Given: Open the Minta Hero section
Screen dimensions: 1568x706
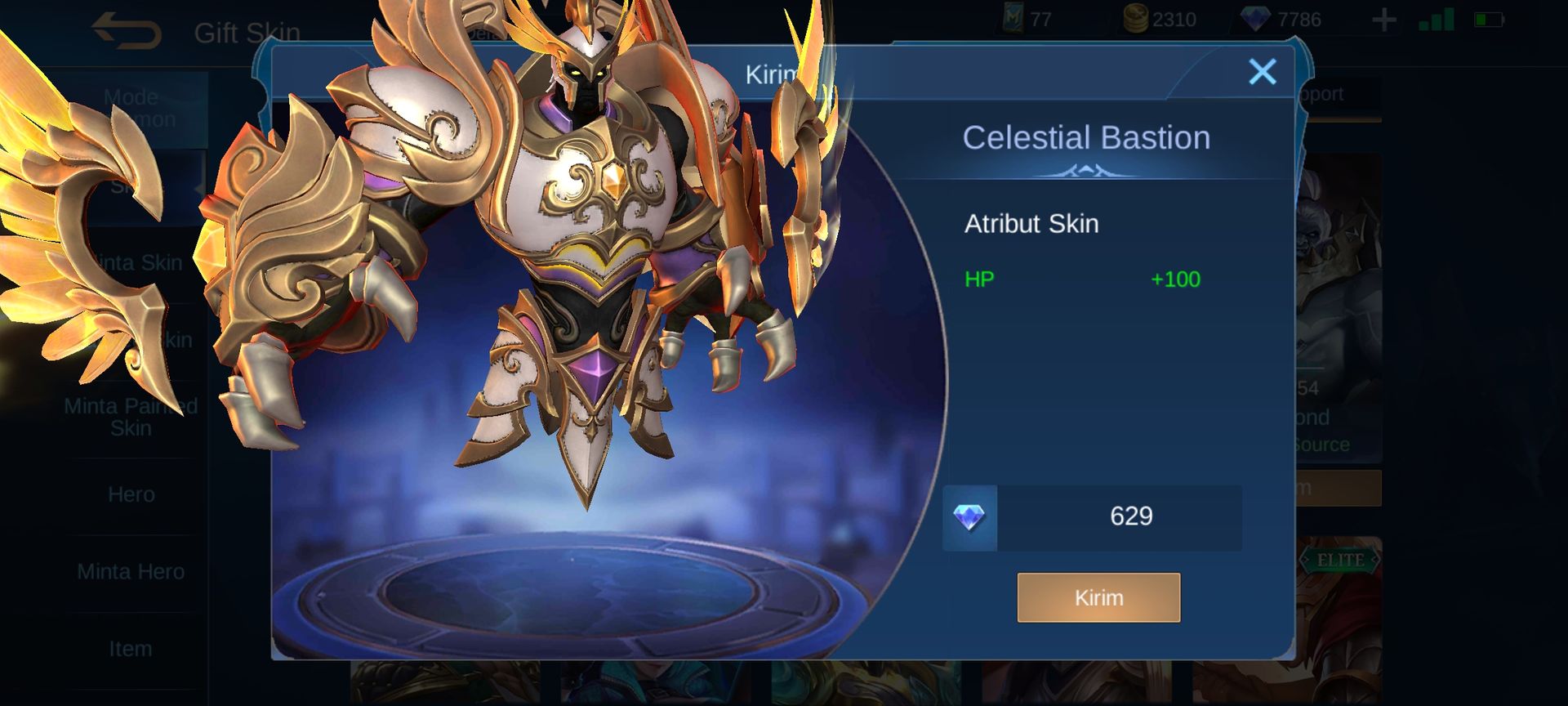Looking at the screenshot, I should (x=131, y=571).
